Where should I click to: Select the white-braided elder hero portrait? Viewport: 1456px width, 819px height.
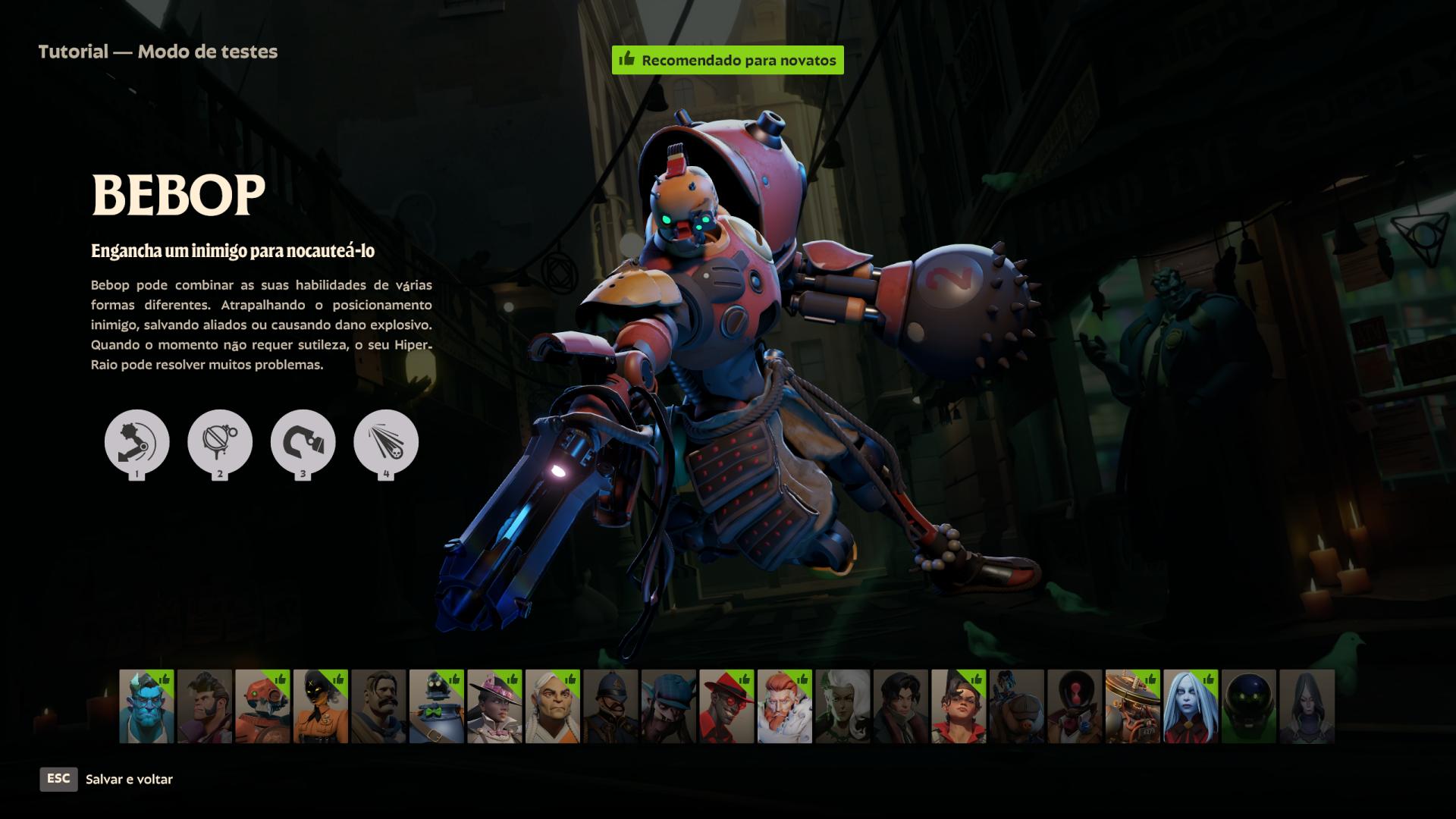tap(553, 707)
